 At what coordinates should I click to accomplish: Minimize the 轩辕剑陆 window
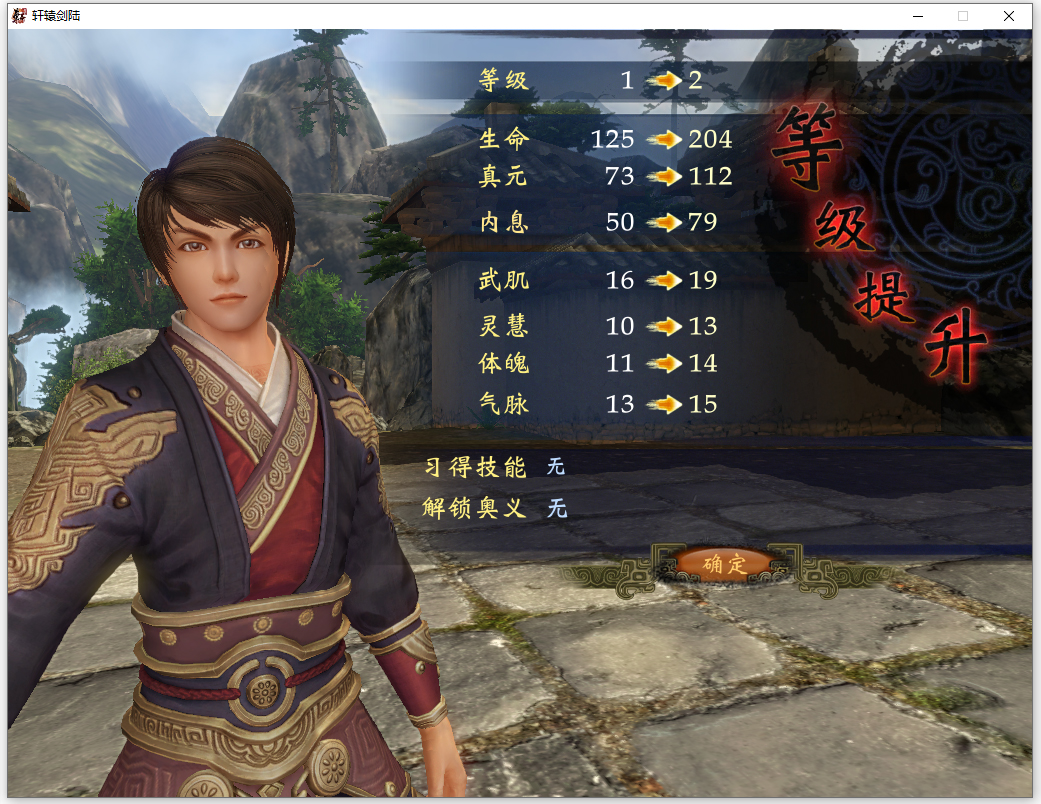[917, 16]
